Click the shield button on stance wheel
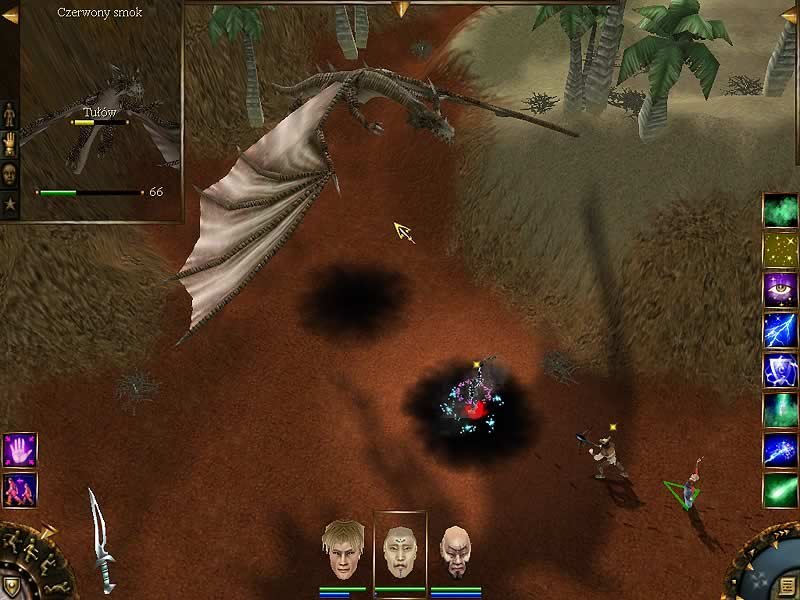 coord(11,587)
